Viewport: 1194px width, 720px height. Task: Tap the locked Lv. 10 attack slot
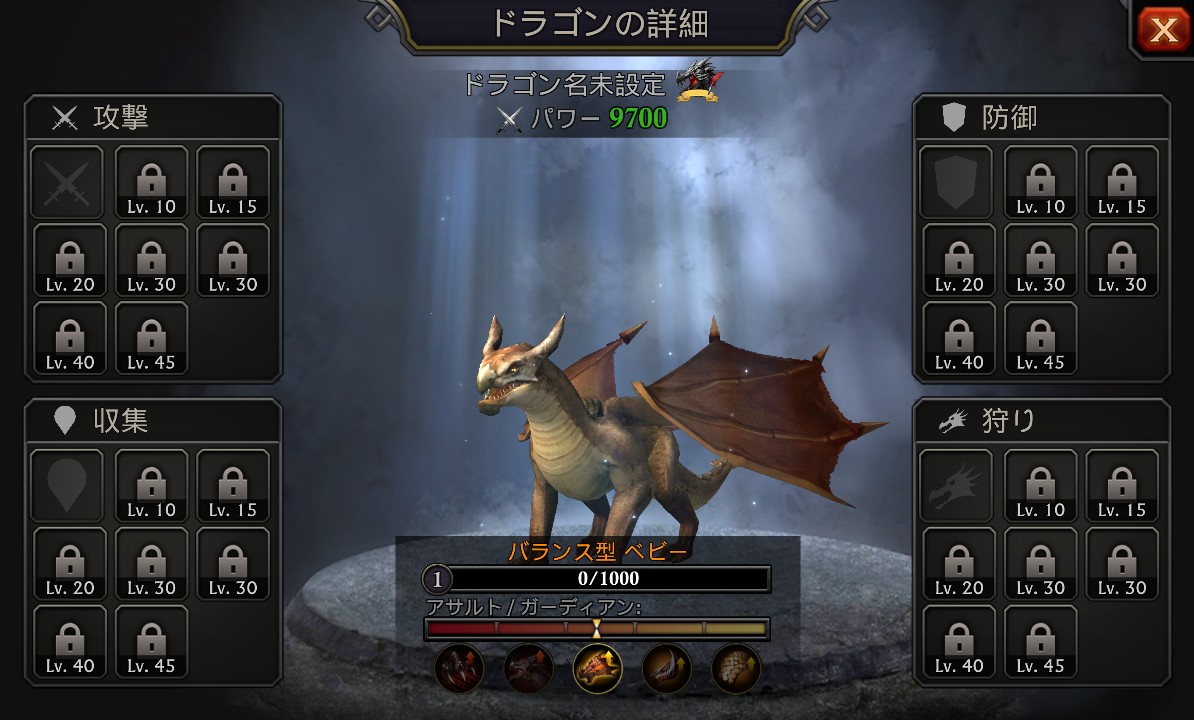[151, 182]
